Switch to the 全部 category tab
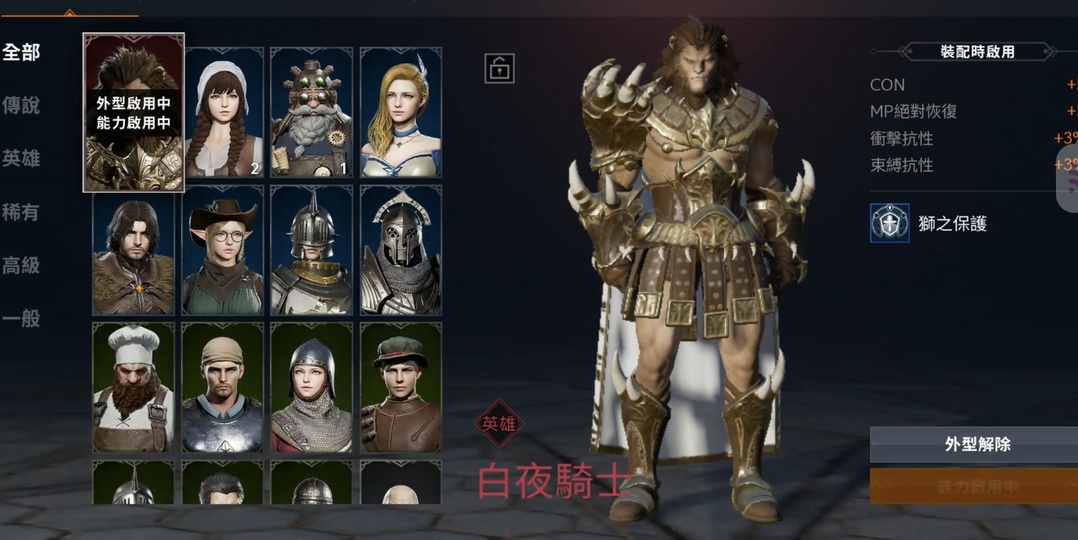The width and height of the screenshot is (1078, 540). coord(21,52)
